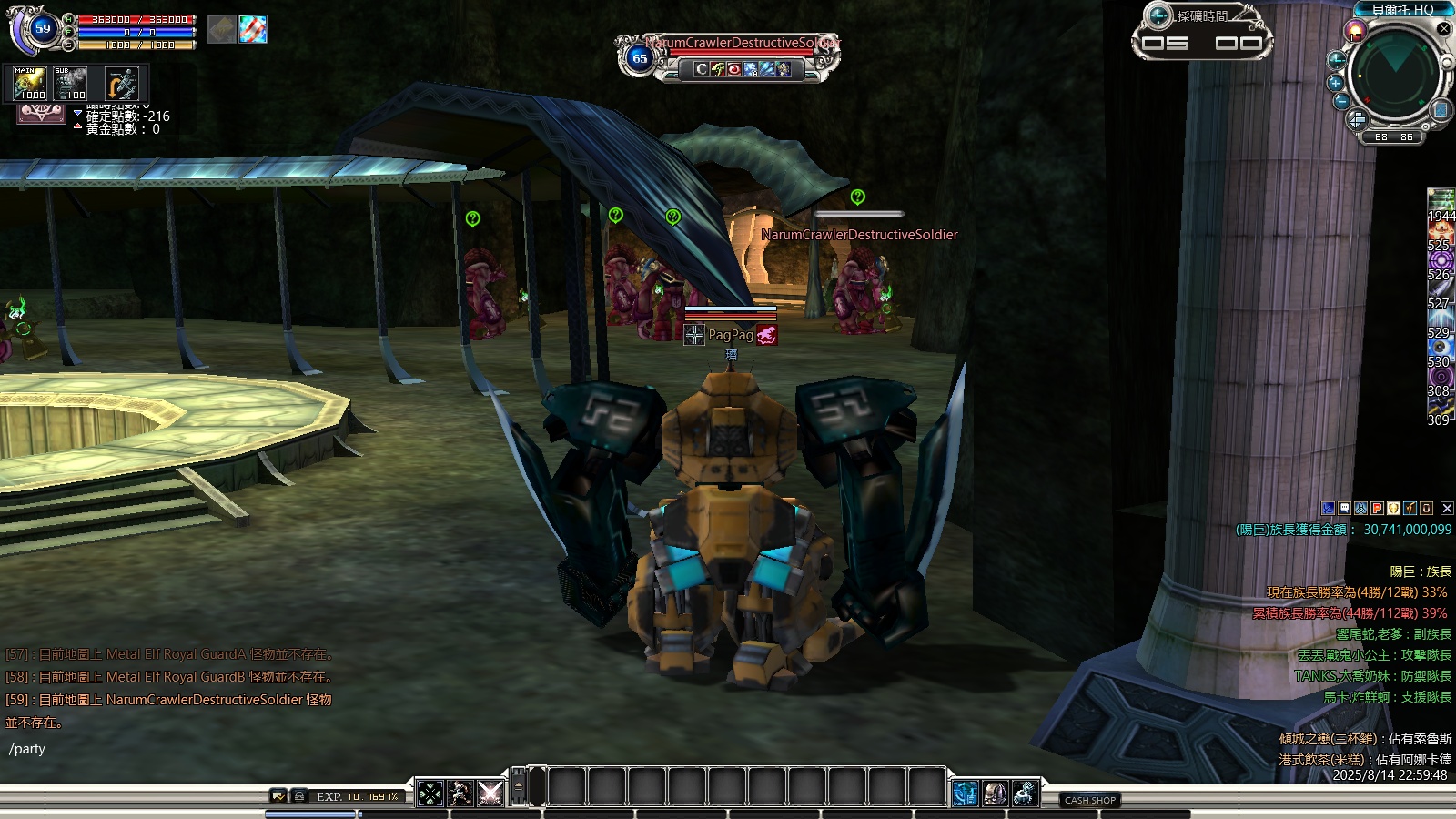This screenshot has width=1456, height=819.
Task: Close the chat filter bar with X
Action: [1447, 509]
